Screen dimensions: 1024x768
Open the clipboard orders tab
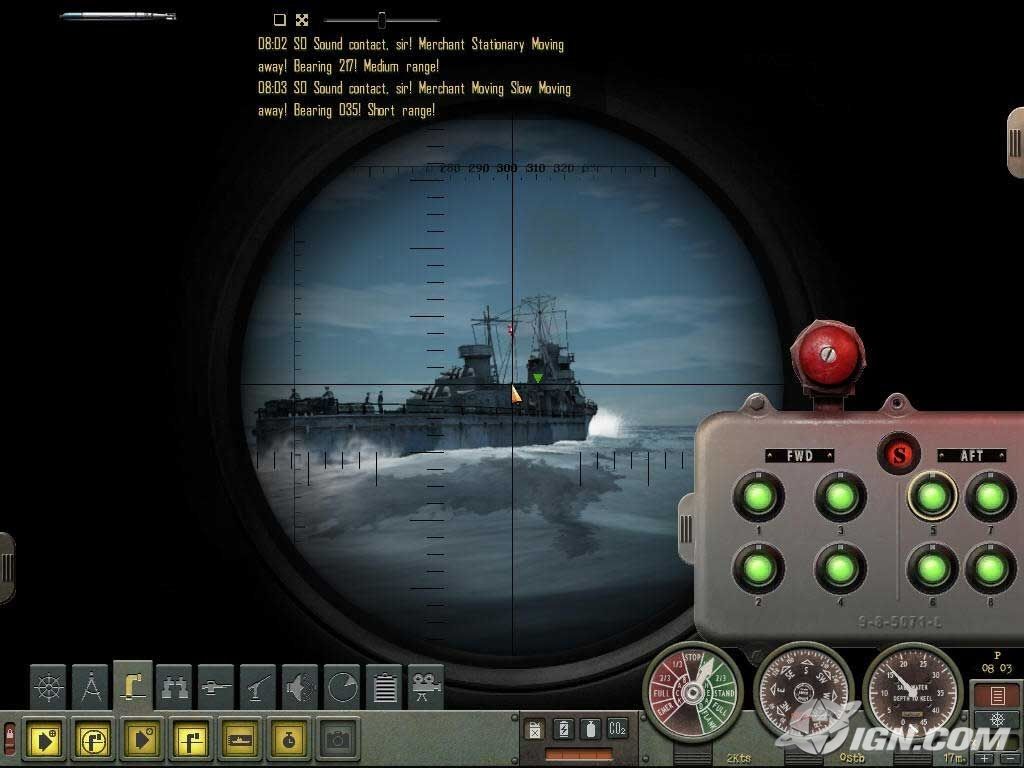tap(385, 688)
